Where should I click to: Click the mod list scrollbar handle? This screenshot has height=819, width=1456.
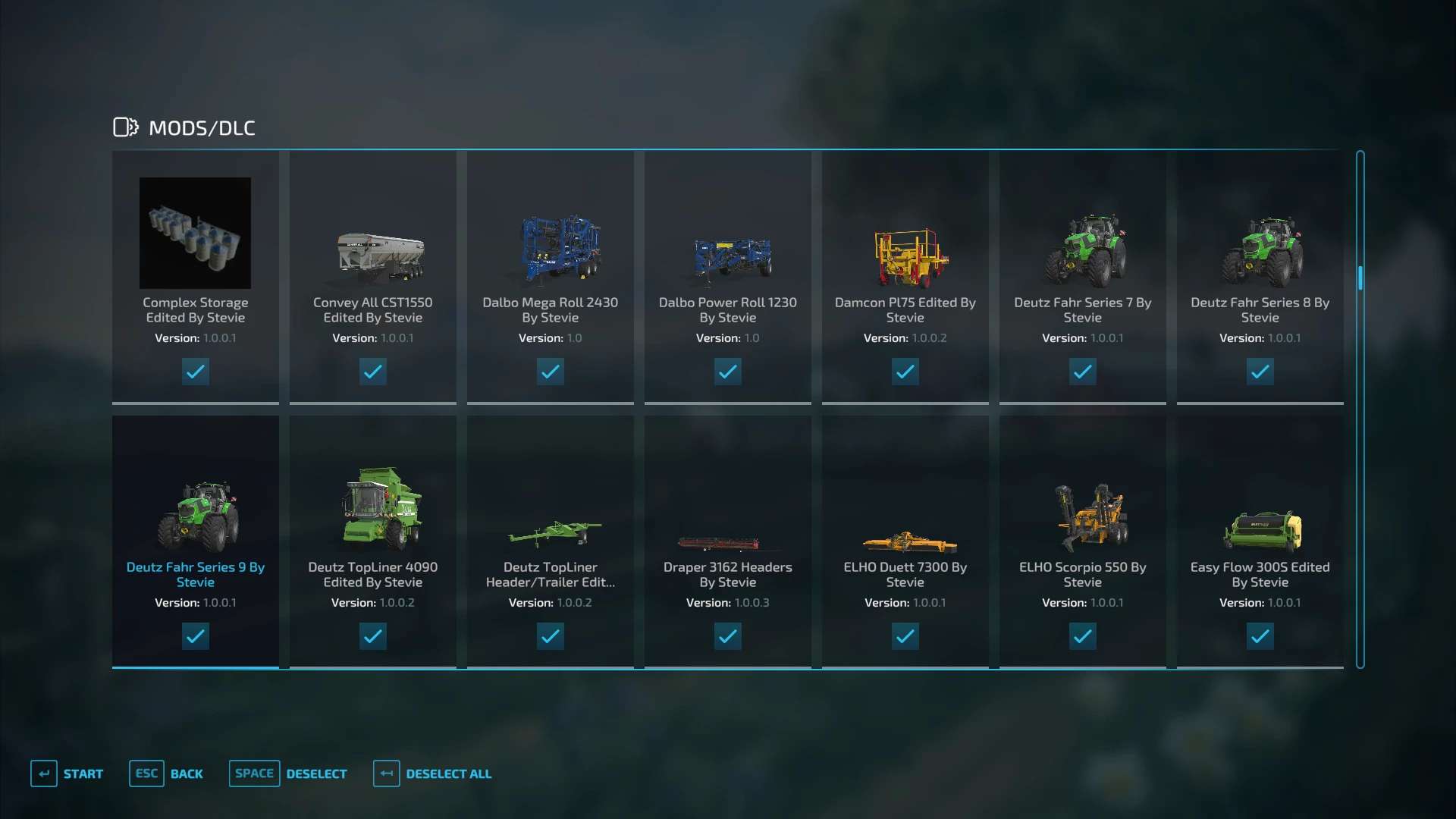pos(1360,278)
